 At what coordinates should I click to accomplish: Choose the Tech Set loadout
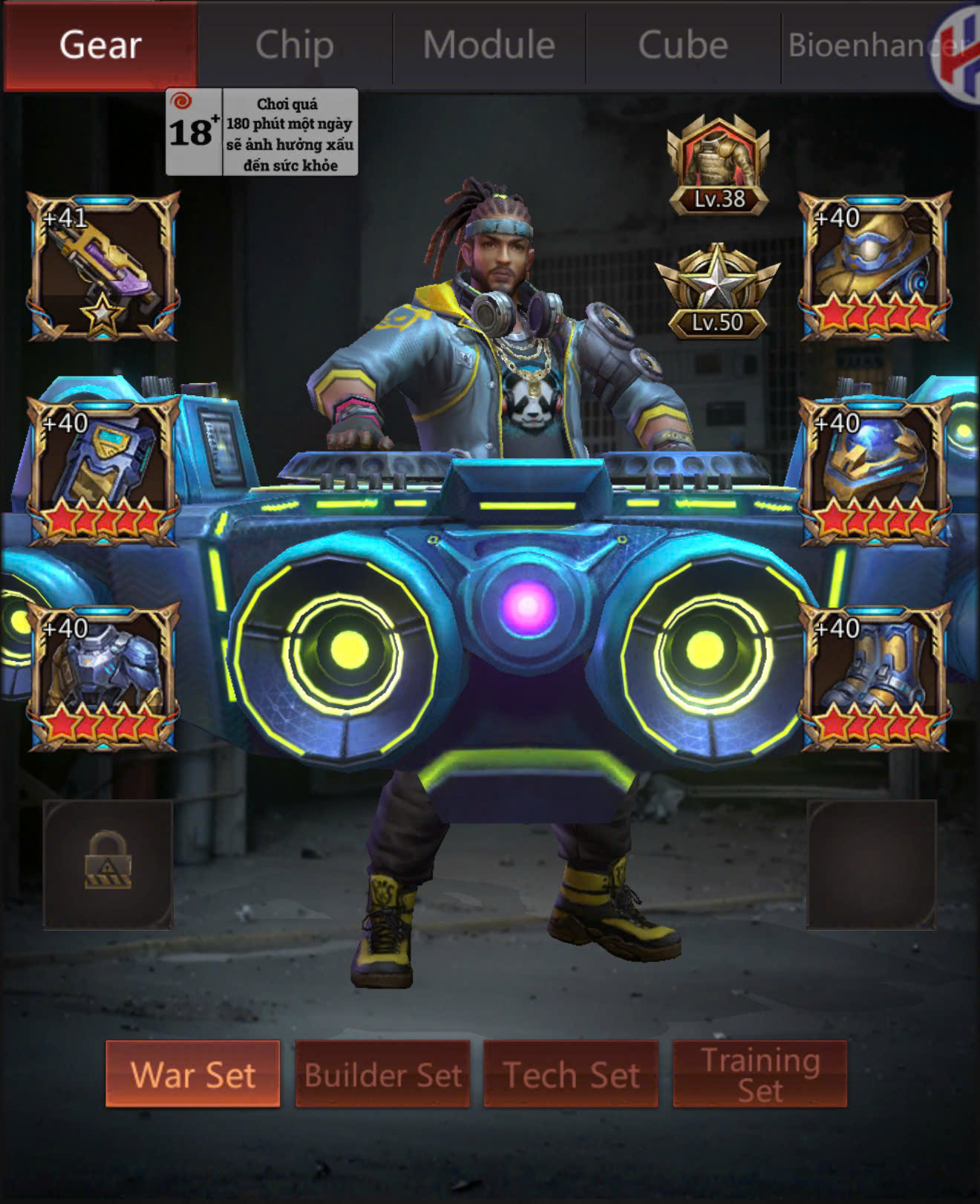coord(571,1074)
